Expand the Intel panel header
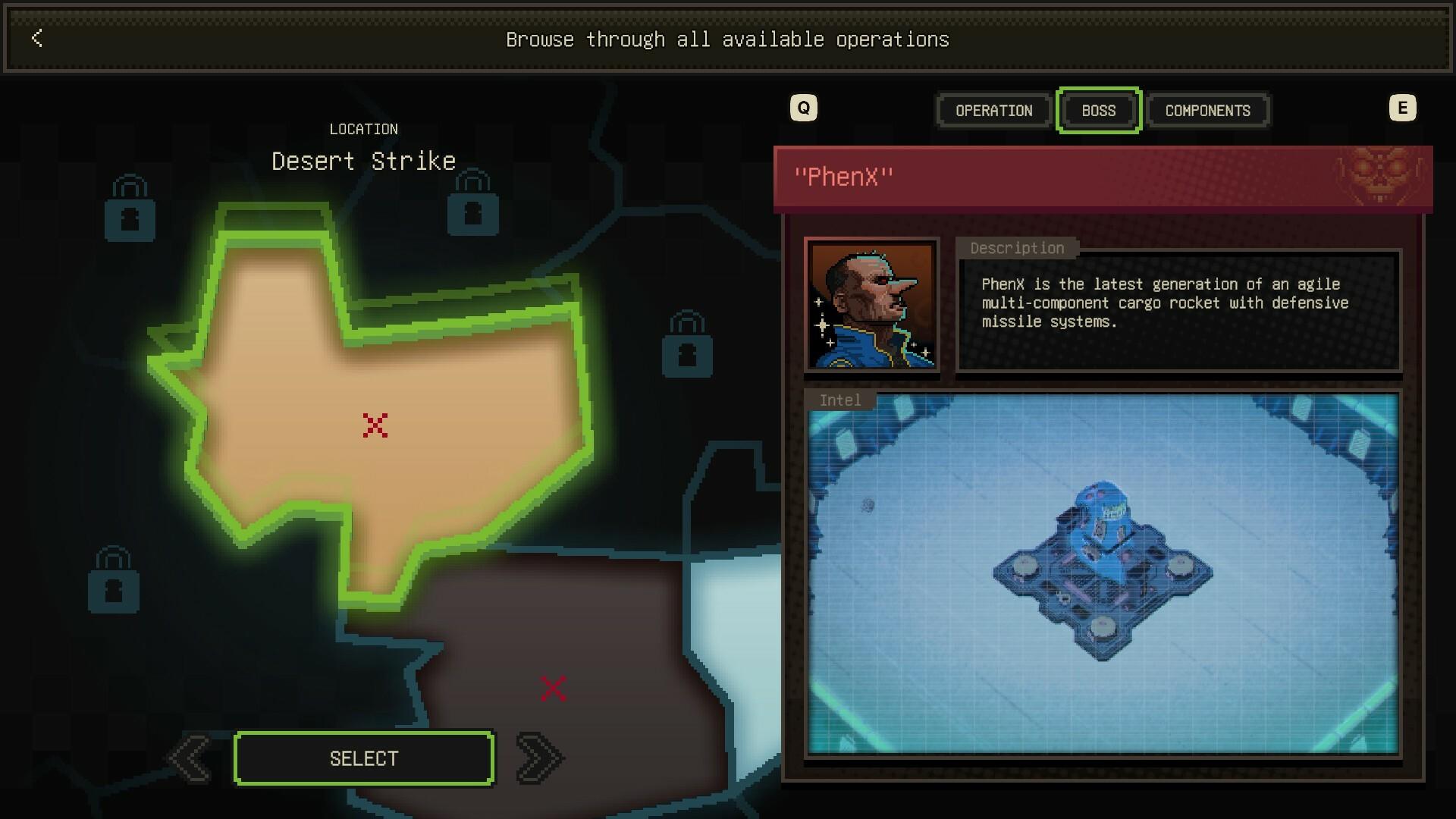This screenshot has height=819, width=1456. point(839,400)
